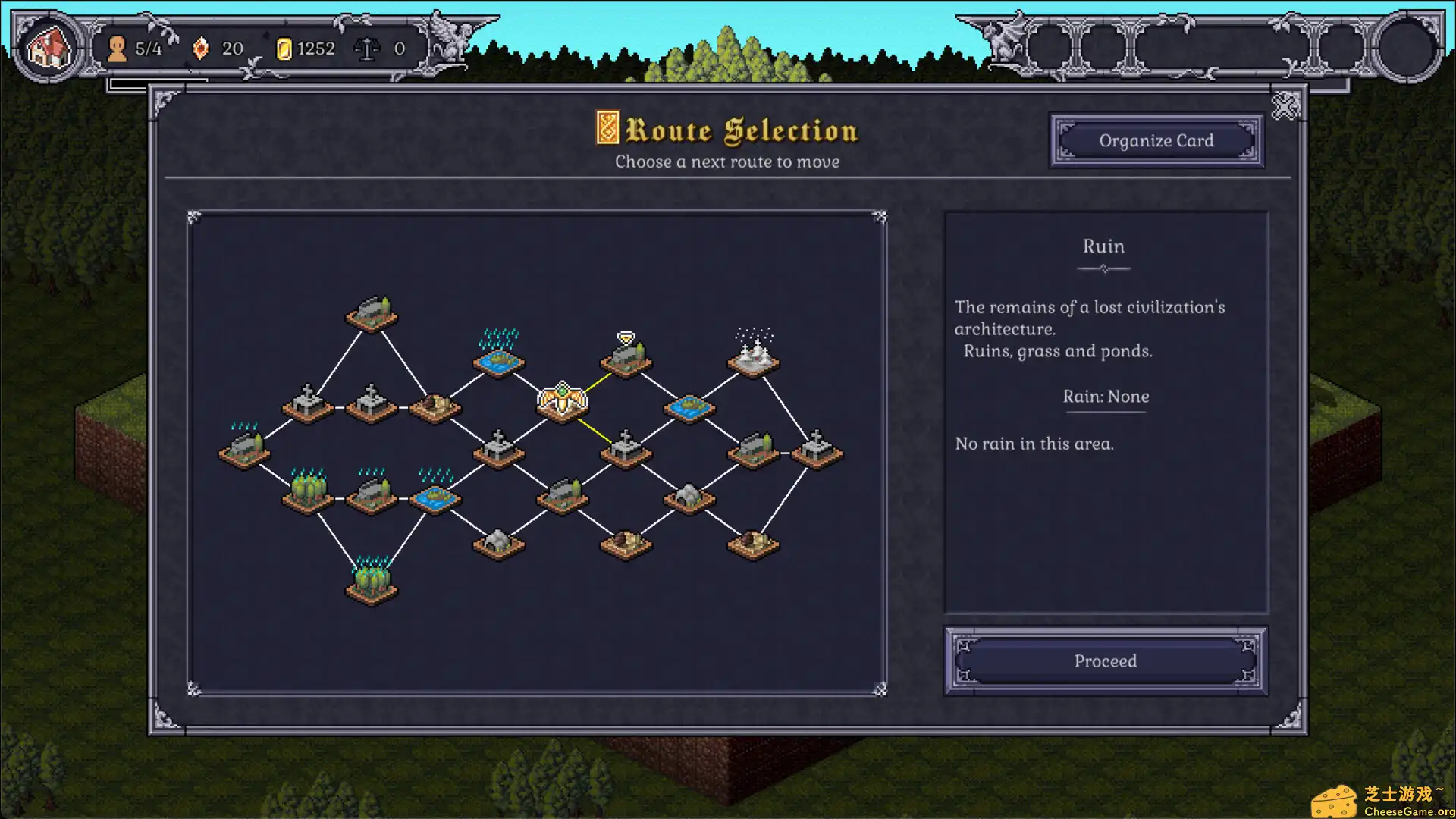1456x819 pixels.
Task: Select the winged emblem current-location tile
Action: pyautogui.click(x=562, y=402)
